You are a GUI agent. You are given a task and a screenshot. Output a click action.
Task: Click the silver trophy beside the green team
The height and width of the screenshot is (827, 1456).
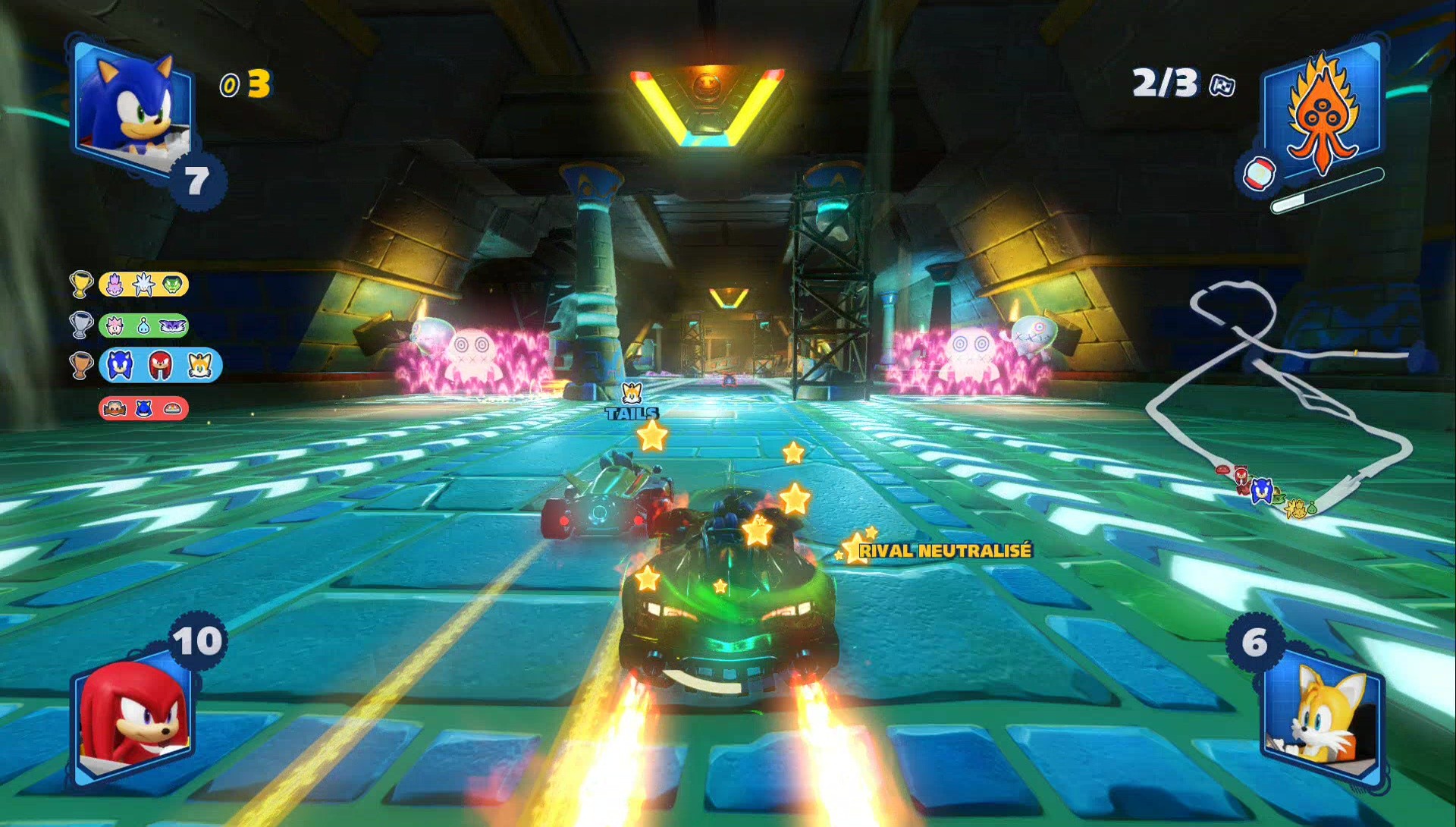pos(80,324)
